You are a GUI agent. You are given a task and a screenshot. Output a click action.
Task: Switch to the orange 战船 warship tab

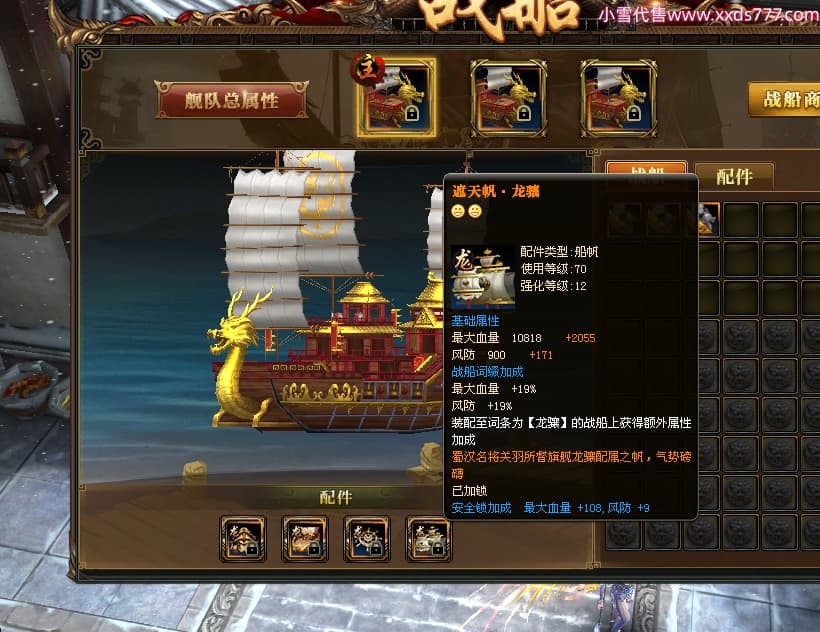(647, 172)
